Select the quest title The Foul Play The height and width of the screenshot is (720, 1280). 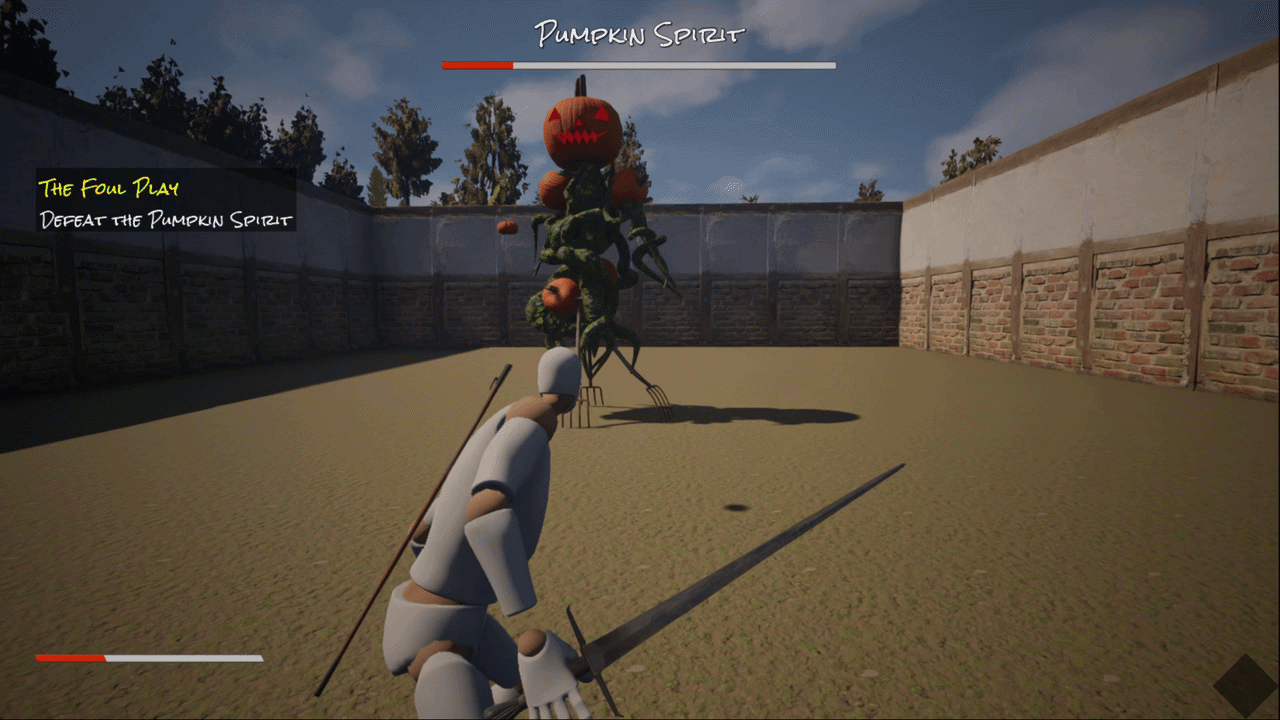[110, 188]
